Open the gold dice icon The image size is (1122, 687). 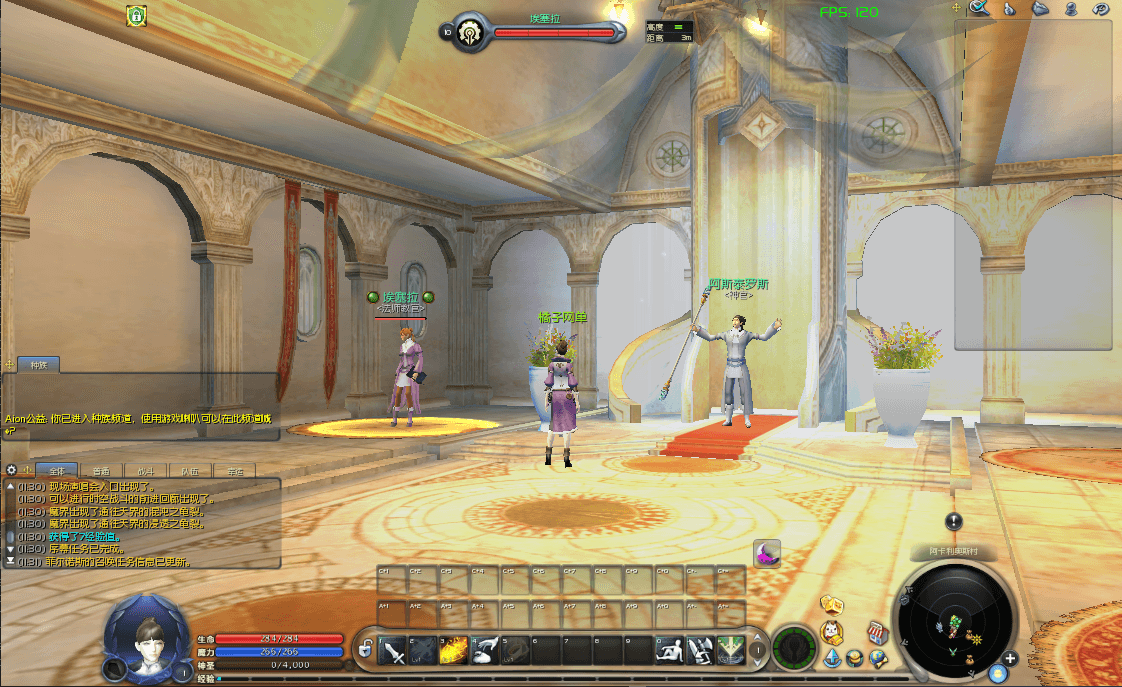click(831, 604)
